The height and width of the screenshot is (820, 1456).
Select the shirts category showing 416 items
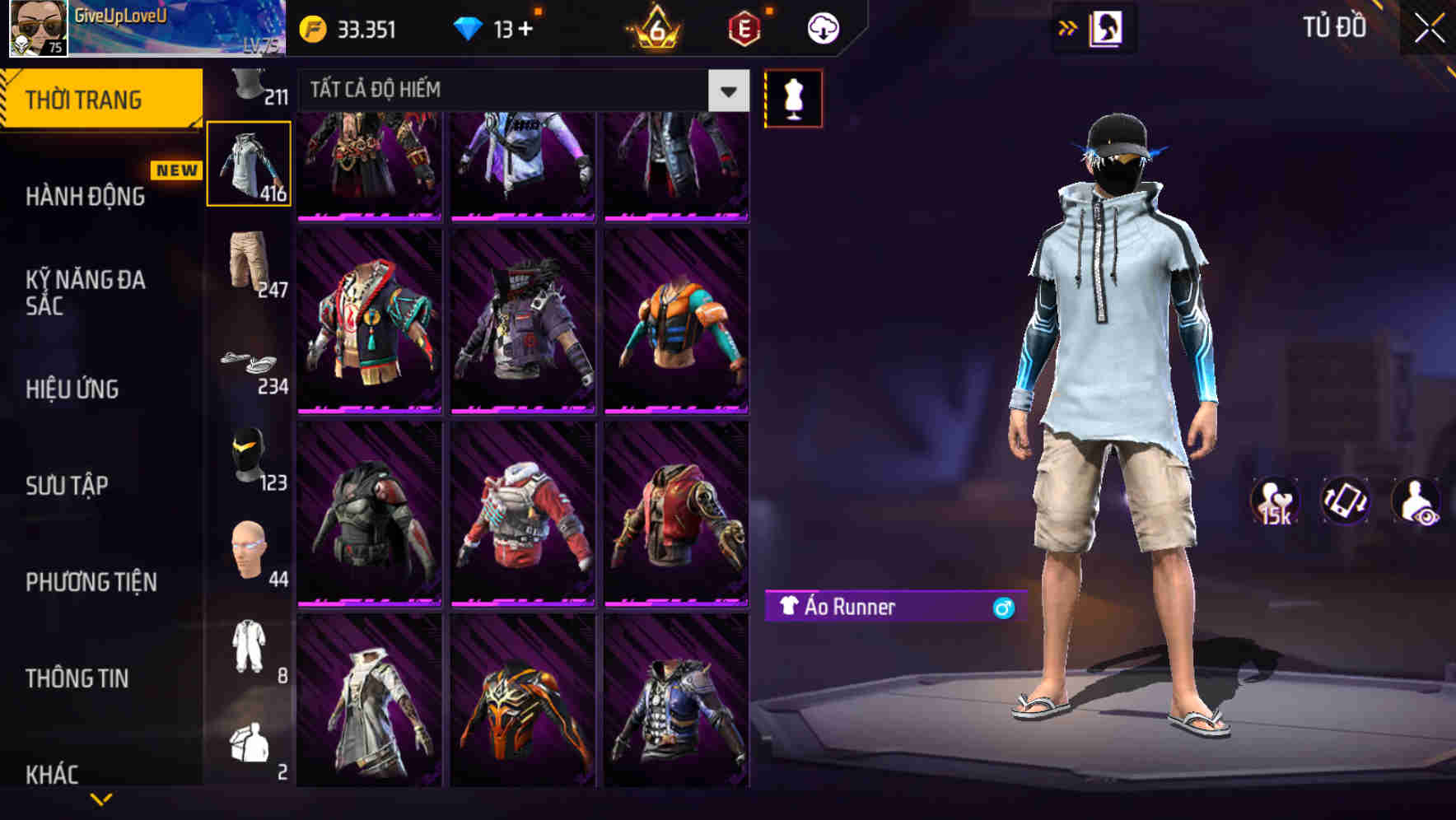(x=250, y=162)
